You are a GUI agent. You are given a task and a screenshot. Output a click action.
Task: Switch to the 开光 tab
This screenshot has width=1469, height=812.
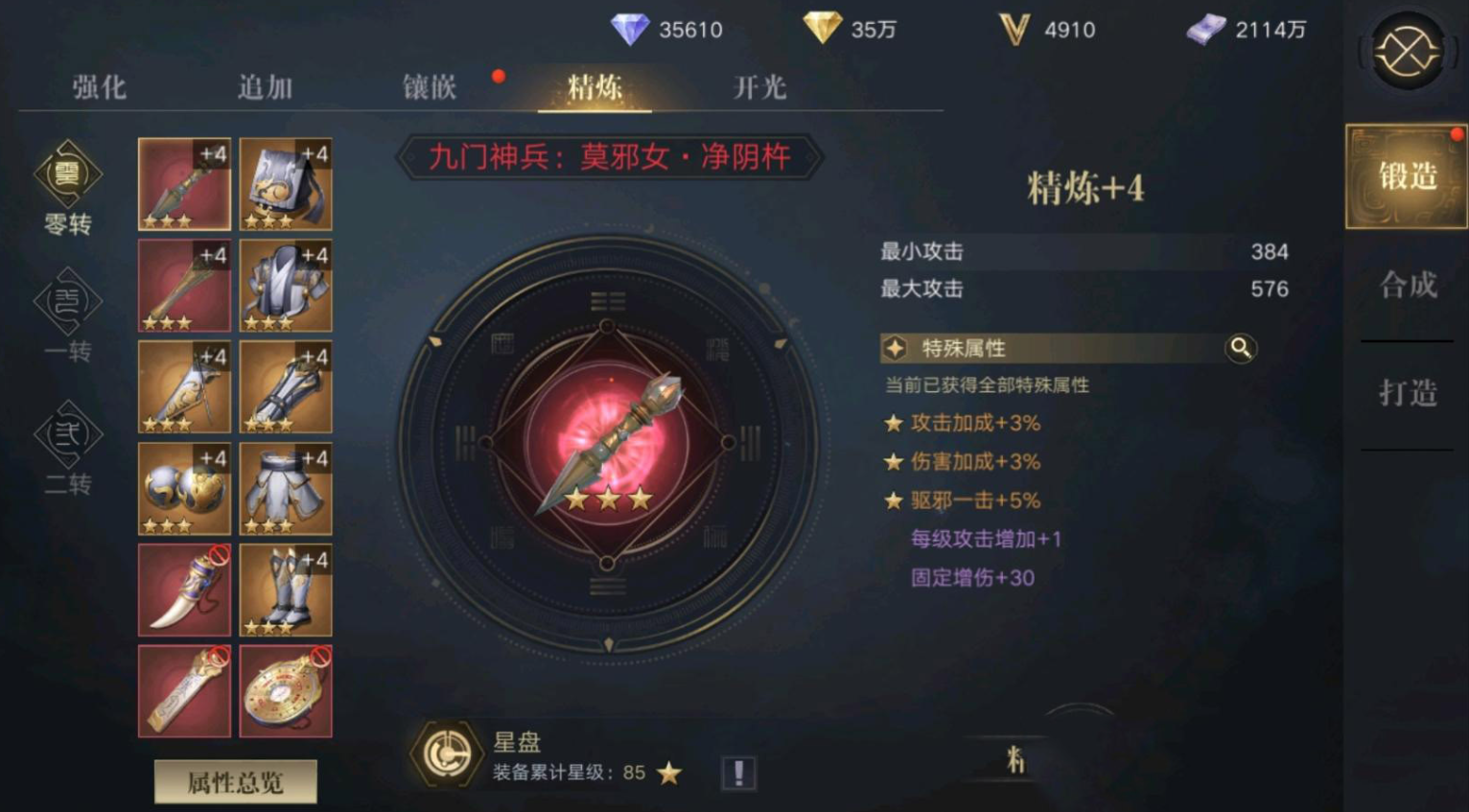[x=757, y=86]
